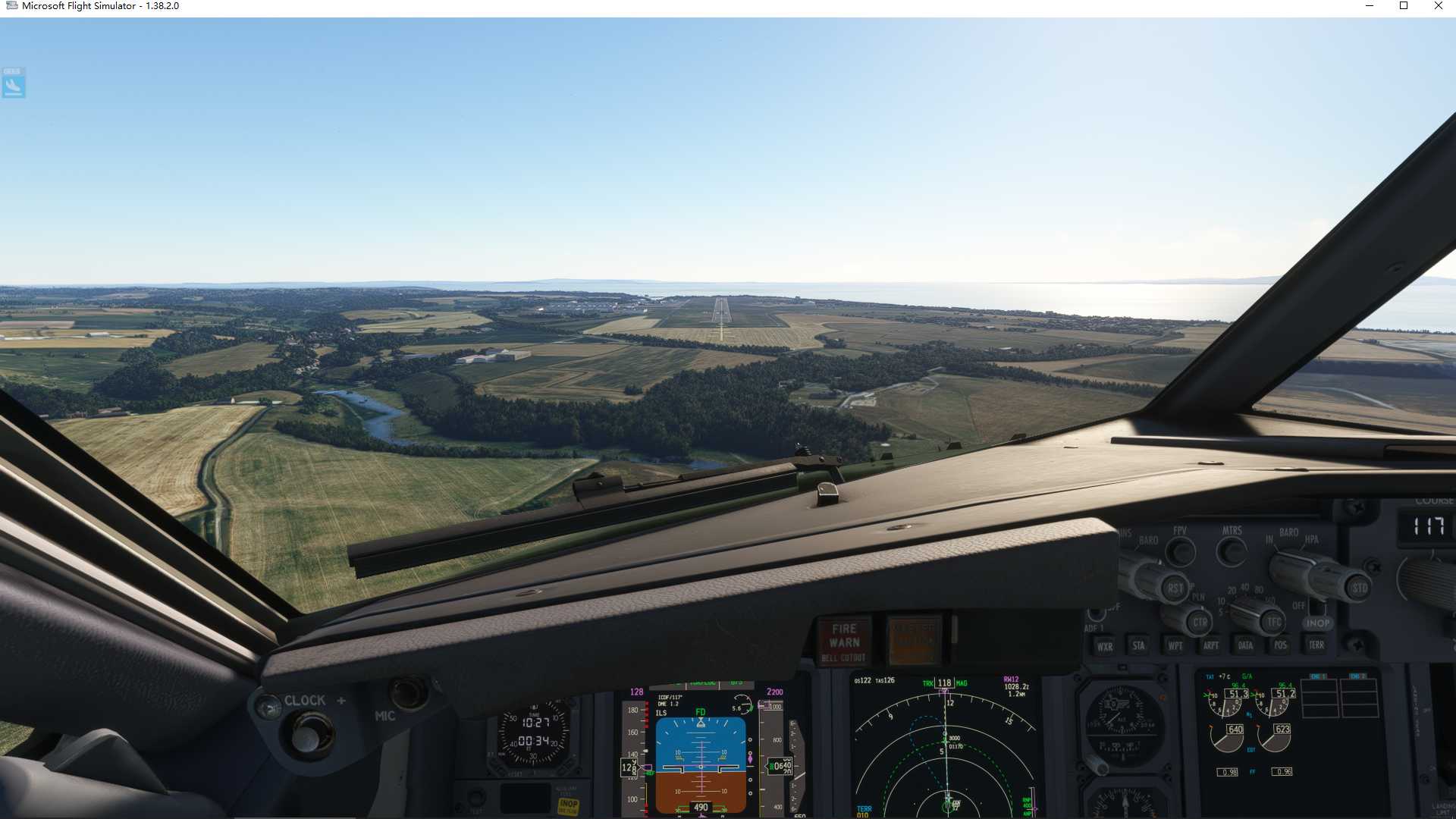Activate the POS position overlay
Screen dimensions: 1456x819
pyautogui.click(x=1281, y=647)
